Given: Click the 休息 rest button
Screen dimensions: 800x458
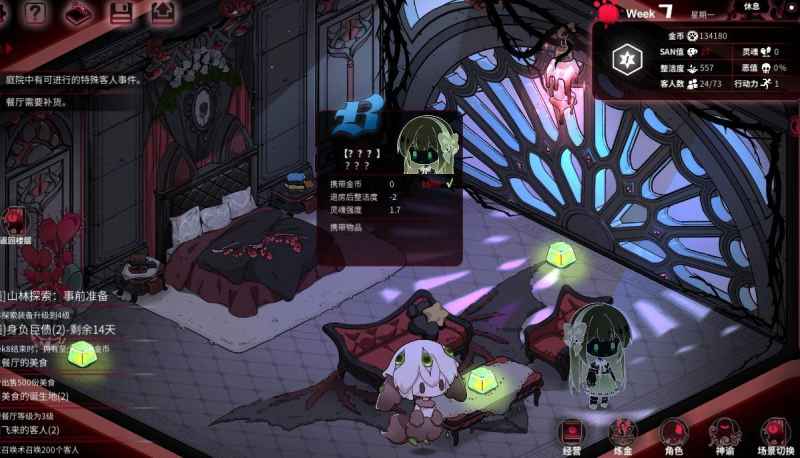Looking at the screenshot, I should coord(765,7).
